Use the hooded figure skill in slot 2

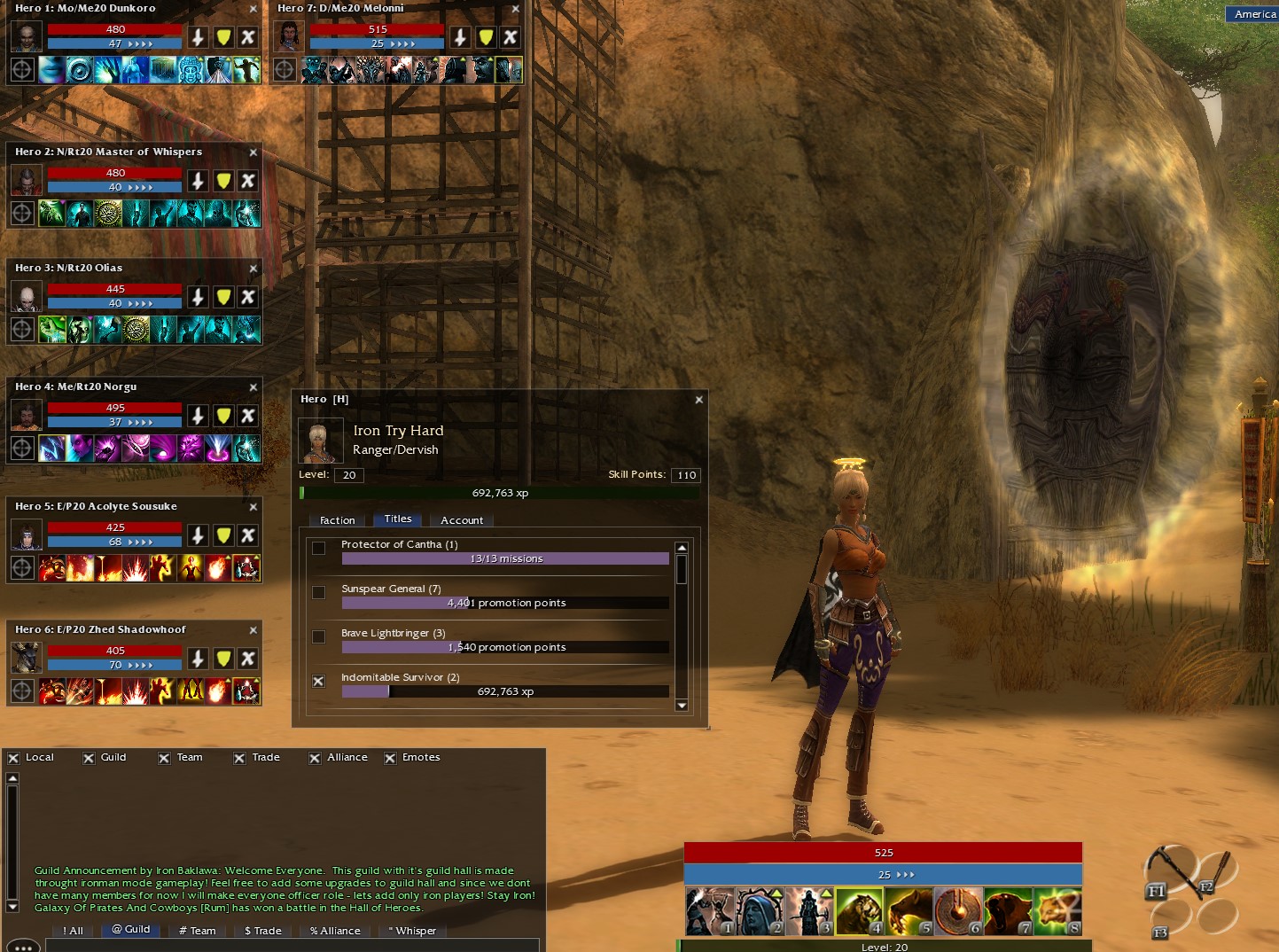point(760,911)
